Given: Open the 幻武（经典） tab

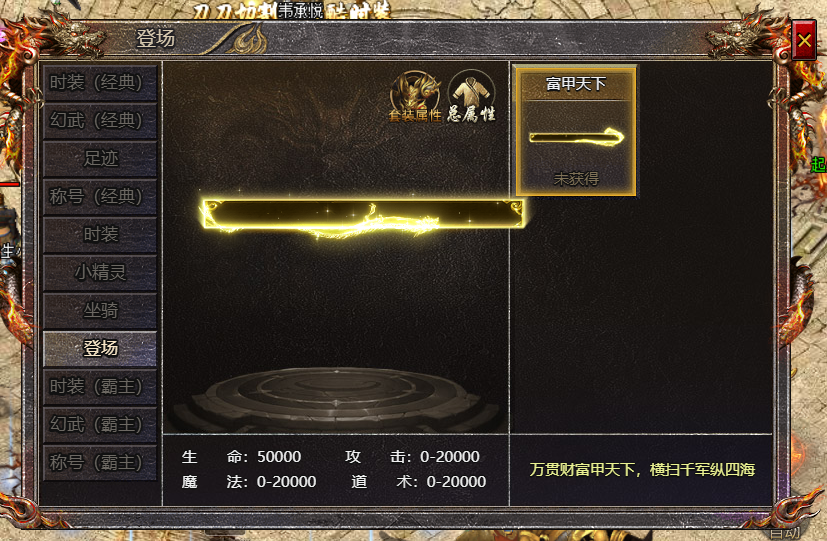Looking at the screenshot, I should [x=100, y=120].
